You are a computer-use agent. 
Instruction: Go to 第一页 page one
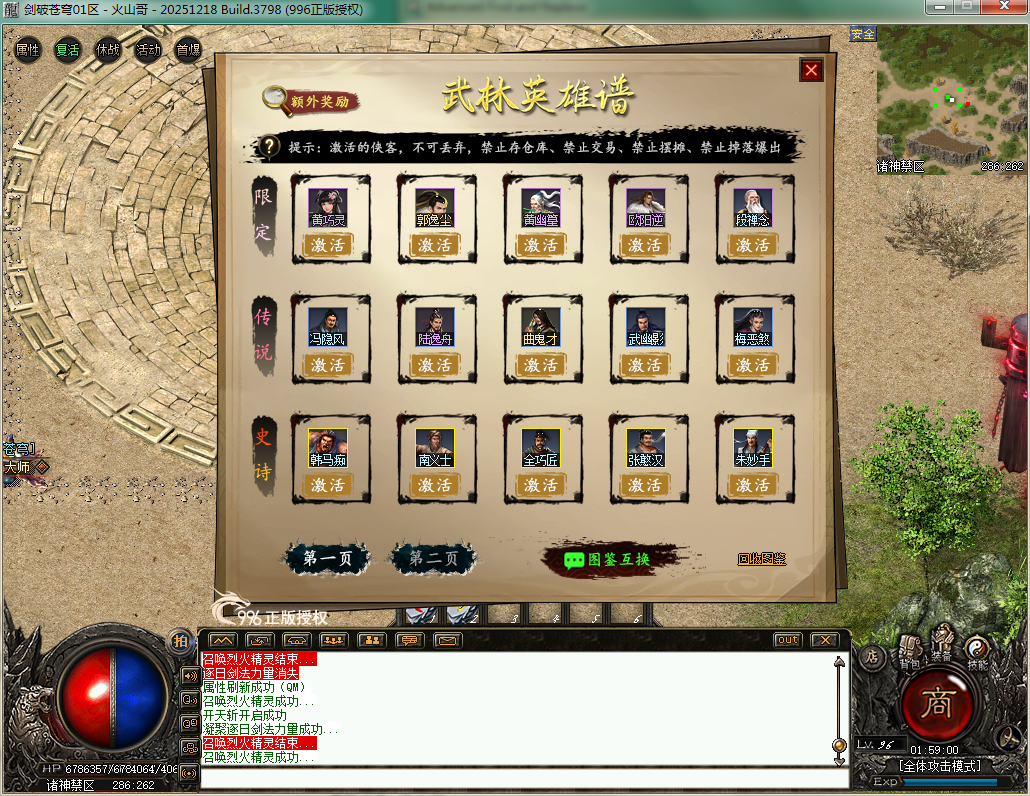(327, 559)
